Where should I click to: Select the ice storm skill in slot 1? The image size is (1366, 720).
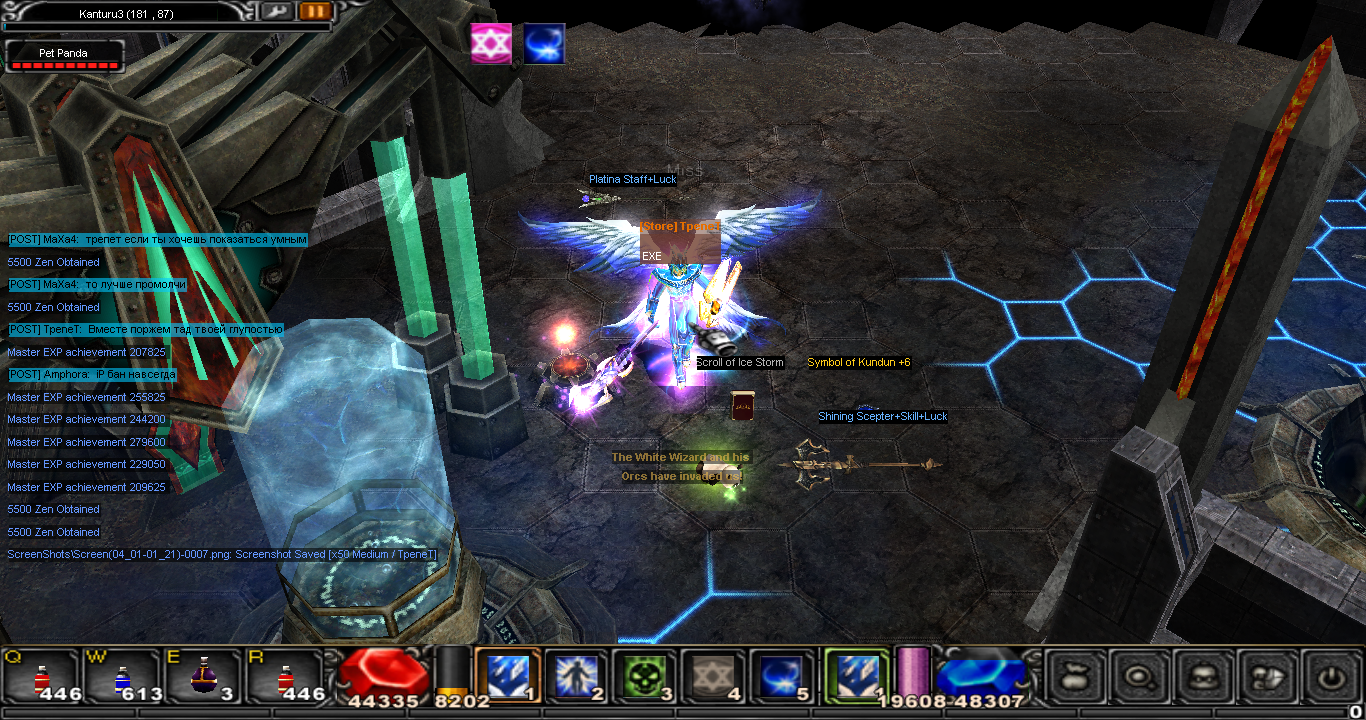pos(507,676)
